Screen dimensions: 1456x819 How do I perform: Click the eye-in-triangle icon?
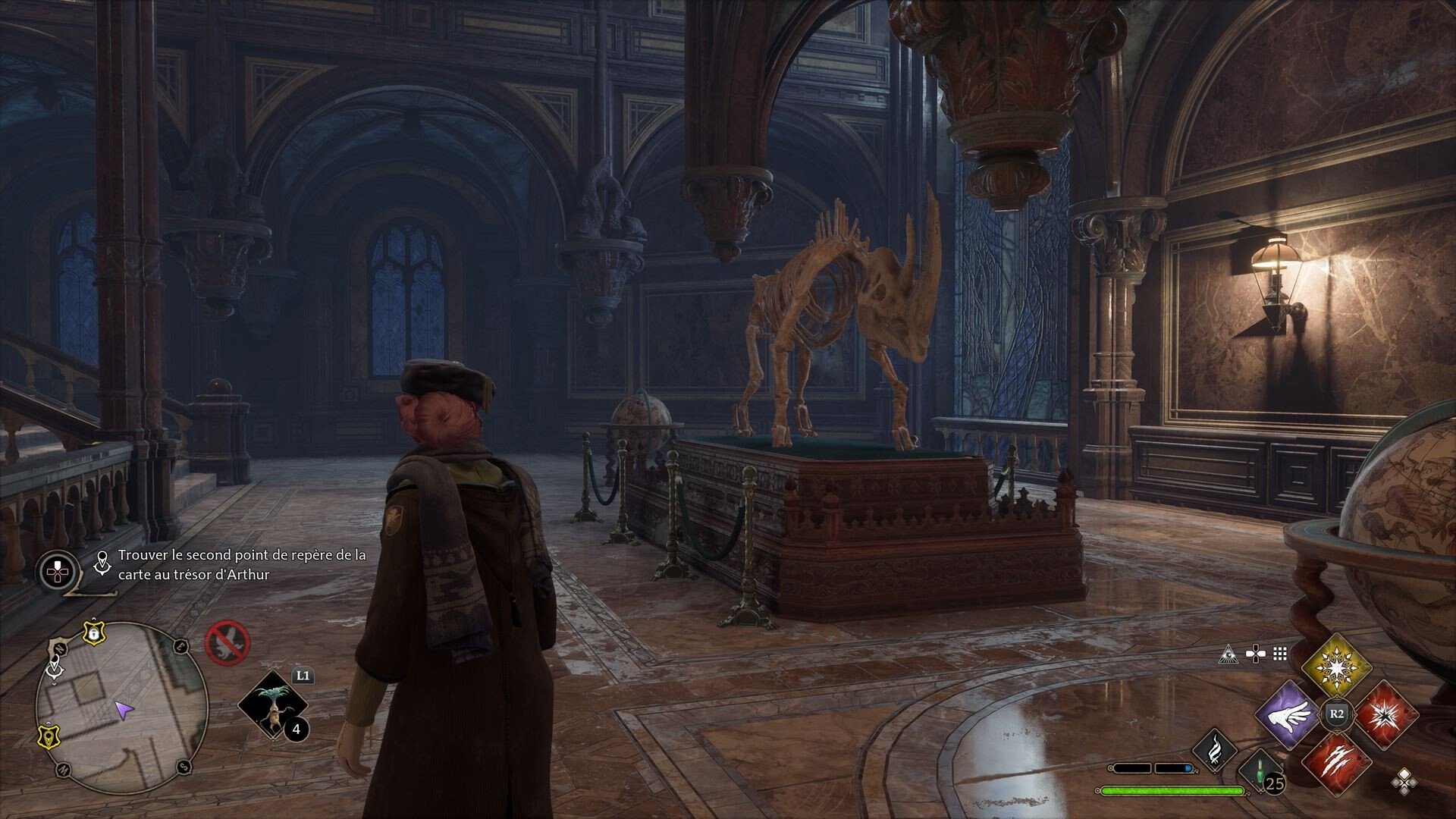coord(1225,654)
